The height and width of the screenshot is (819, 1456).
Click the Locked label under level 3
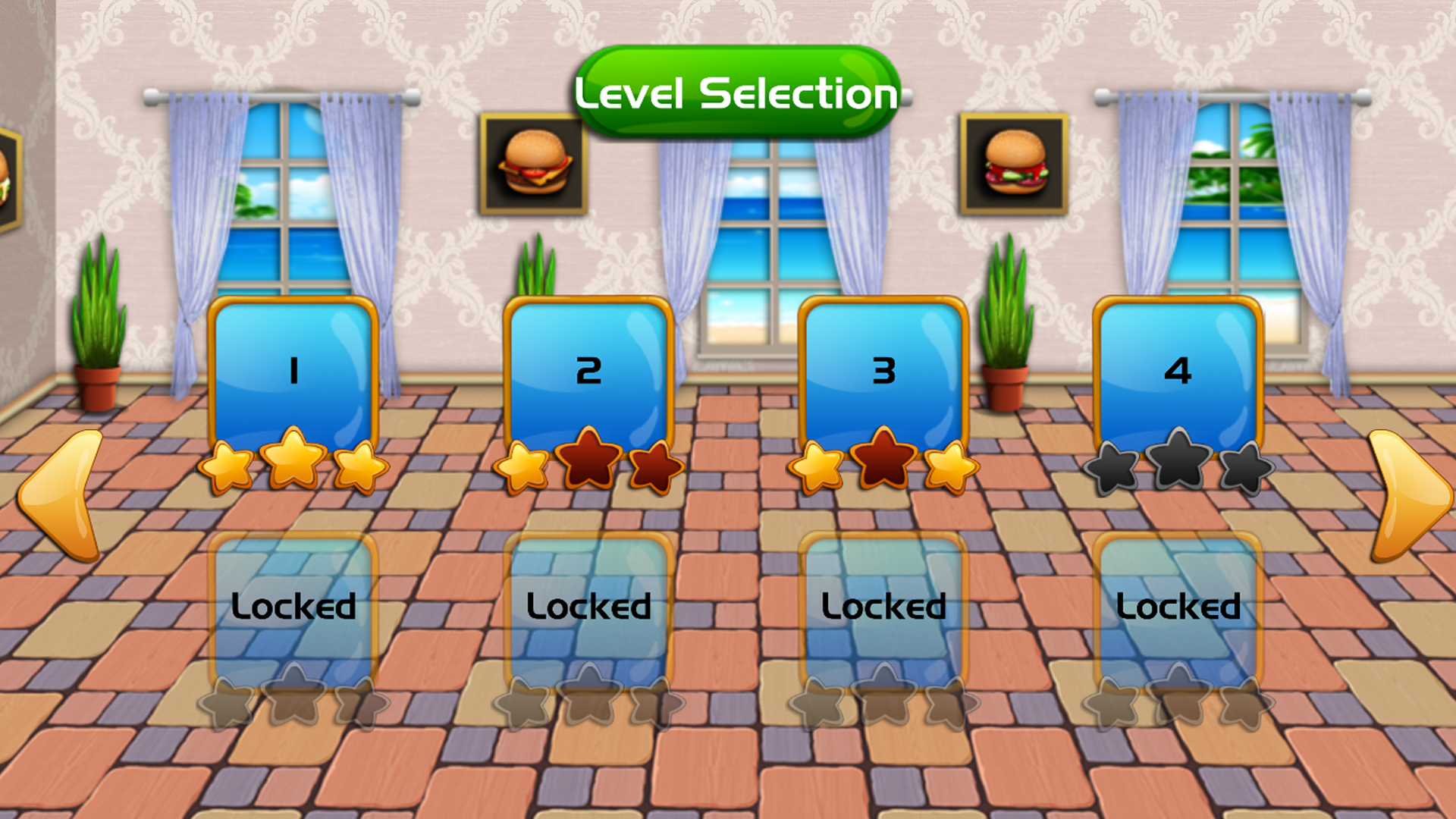(x=883, y=605)
